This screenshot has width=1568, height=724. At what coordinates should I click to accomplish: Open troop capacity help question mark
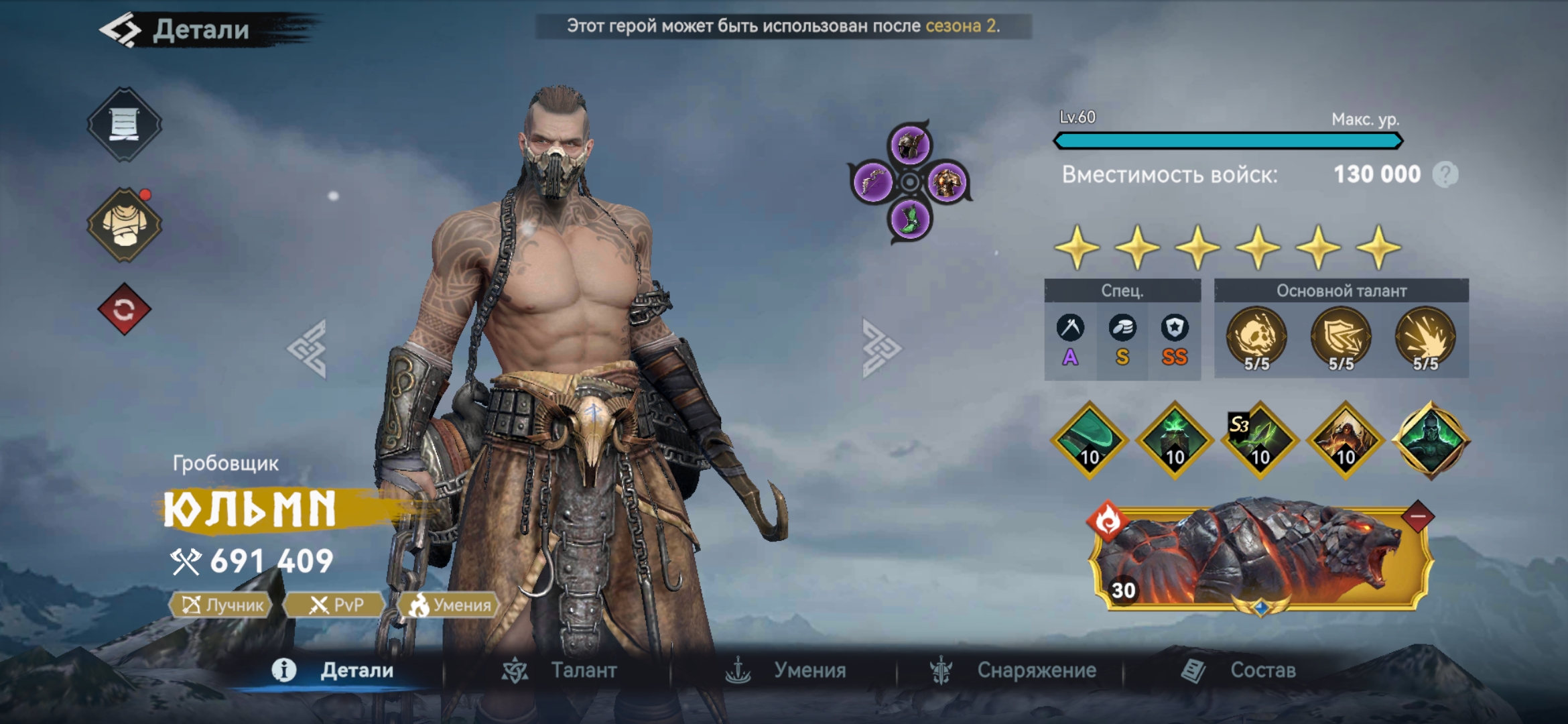click(1445, 175)
